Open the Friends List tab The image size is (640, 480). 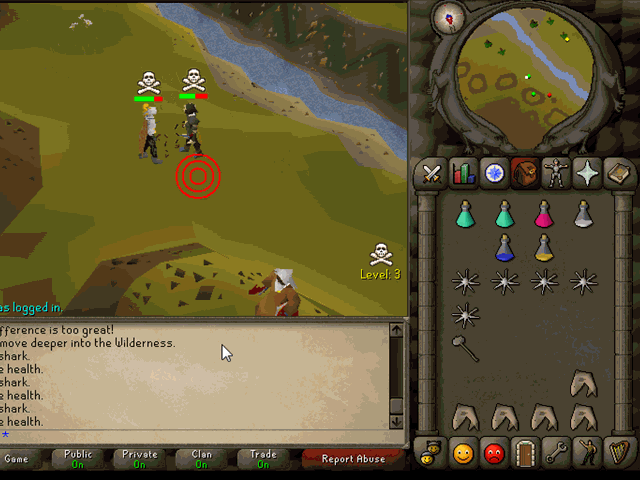pos(462,452)
